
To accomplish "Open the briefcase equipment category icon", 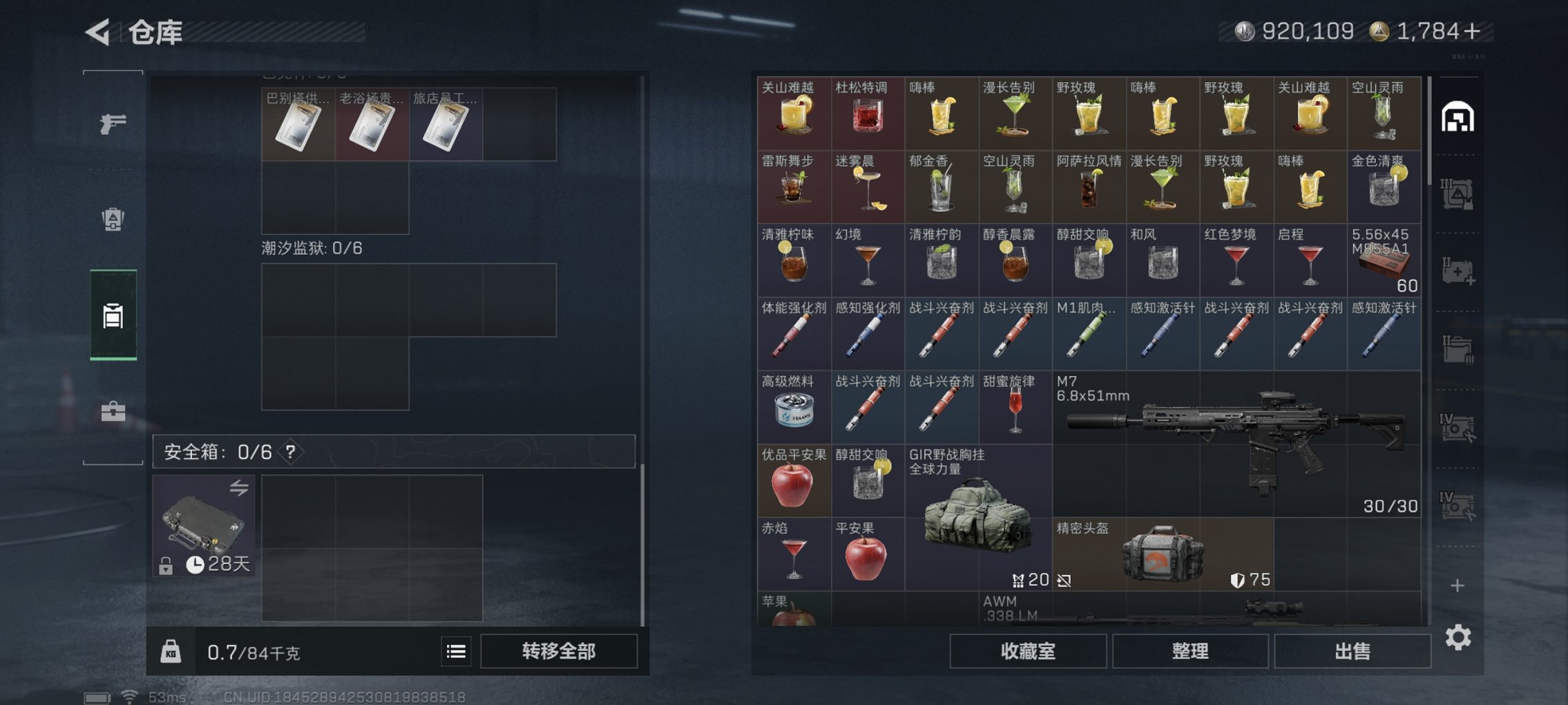I will [x=113, y=413].
